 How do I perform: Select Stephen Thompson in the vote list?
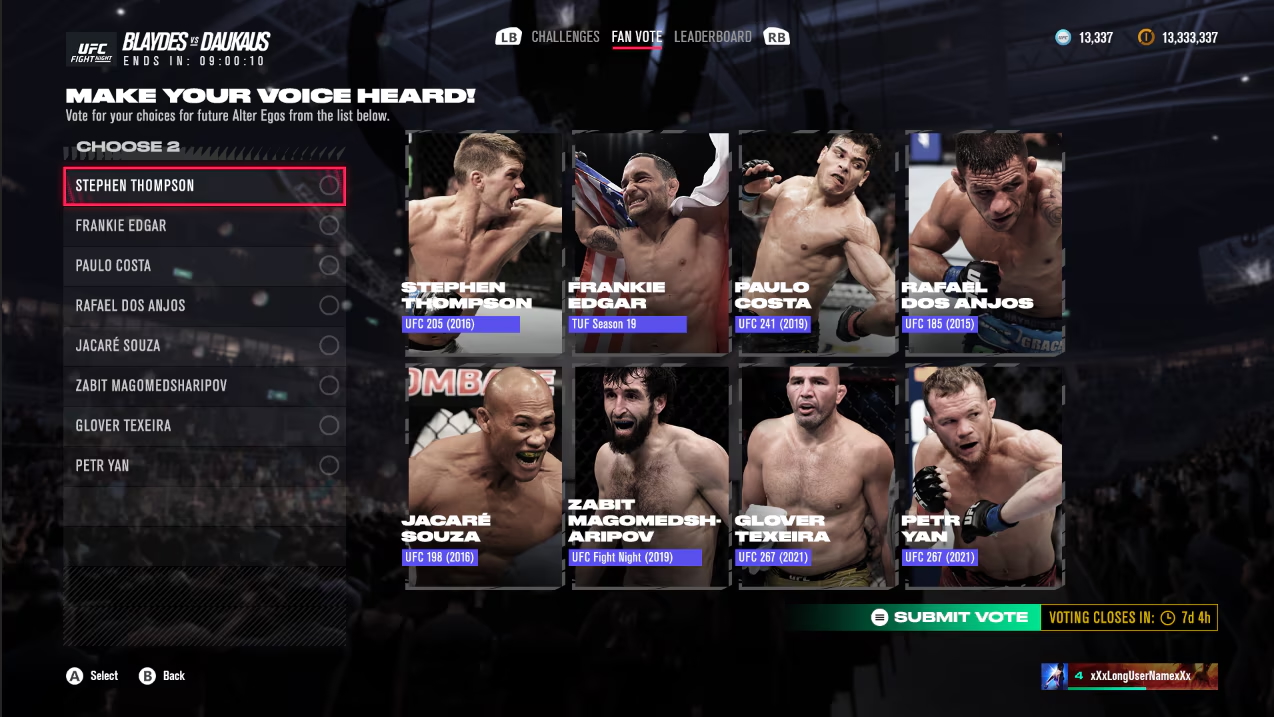pyautogui.click(x=204, y=186)
